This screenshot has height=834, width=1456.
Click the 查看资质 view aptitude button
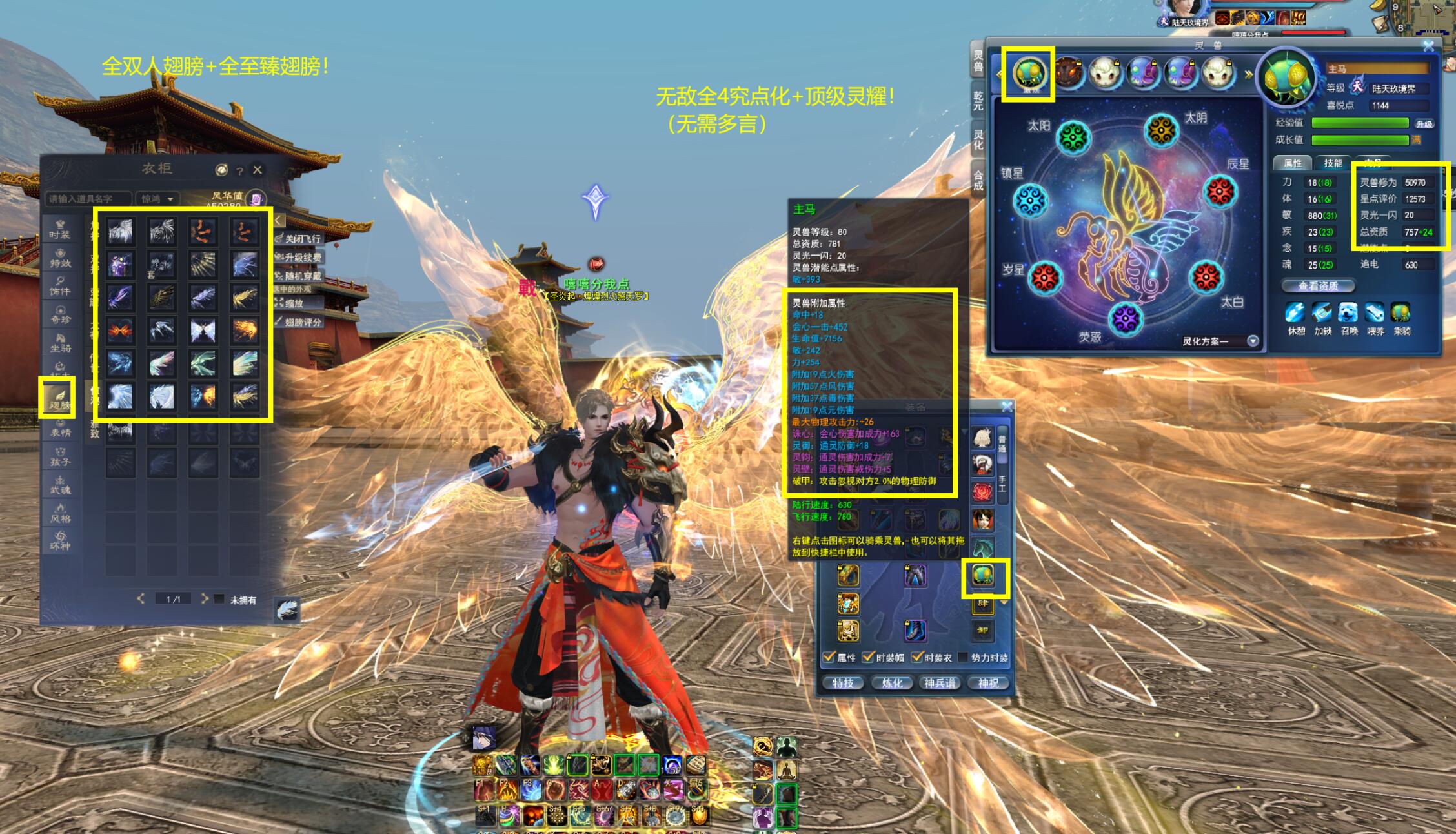(1318, 286)
